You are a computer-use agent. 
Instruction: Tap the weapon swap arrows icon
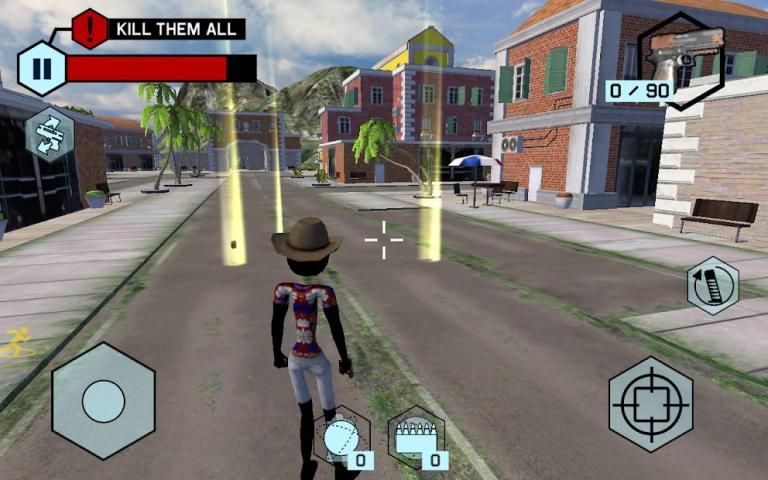pyautogui.click(x=49, y=134)
